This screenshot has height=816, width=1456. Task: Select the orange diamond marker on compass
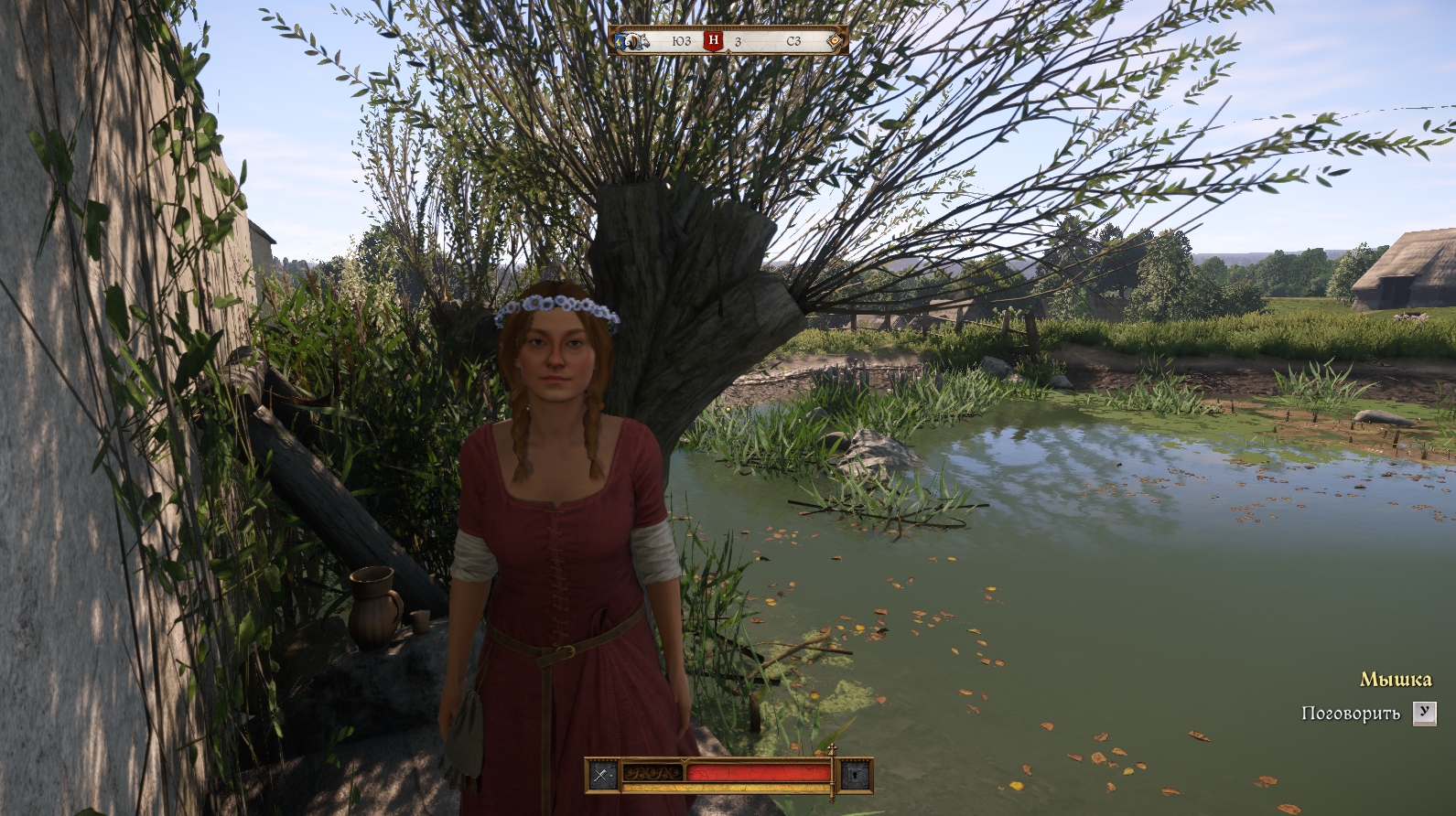tap(834, 41)
